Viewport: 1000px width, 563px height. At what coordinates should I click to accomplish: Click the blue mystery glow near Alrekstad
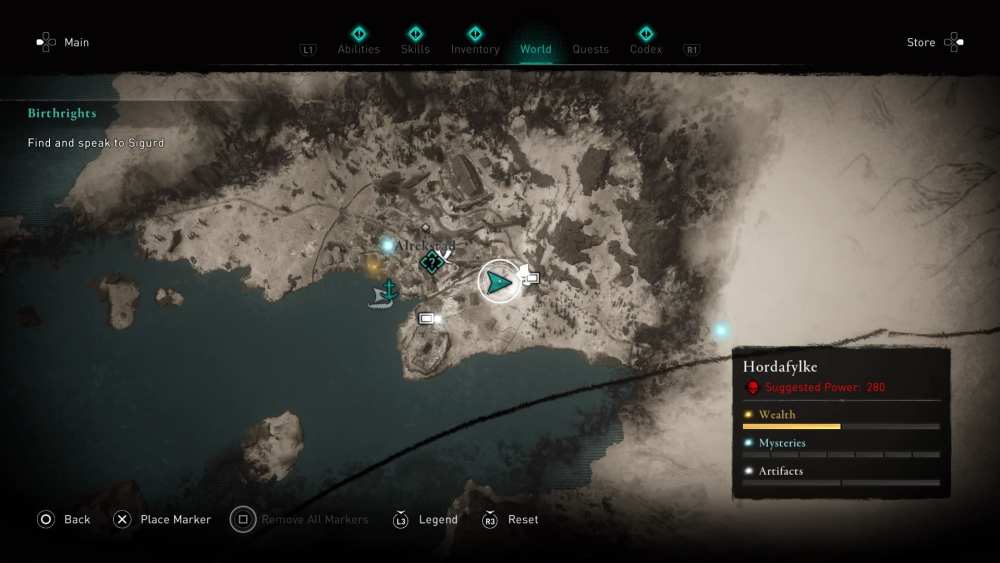[x=388, y=245]
